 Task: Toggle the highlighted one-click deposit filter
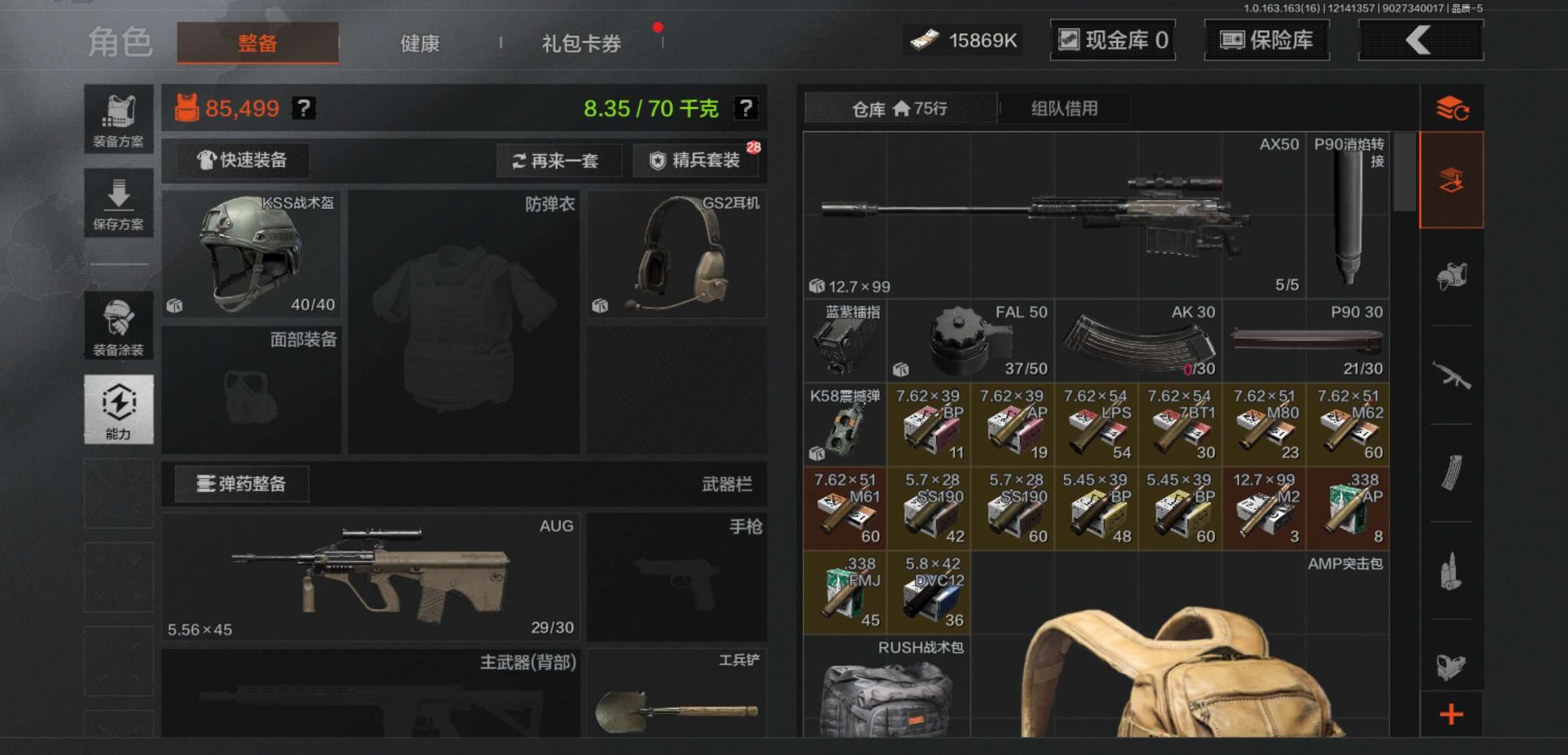[1452, 178]
